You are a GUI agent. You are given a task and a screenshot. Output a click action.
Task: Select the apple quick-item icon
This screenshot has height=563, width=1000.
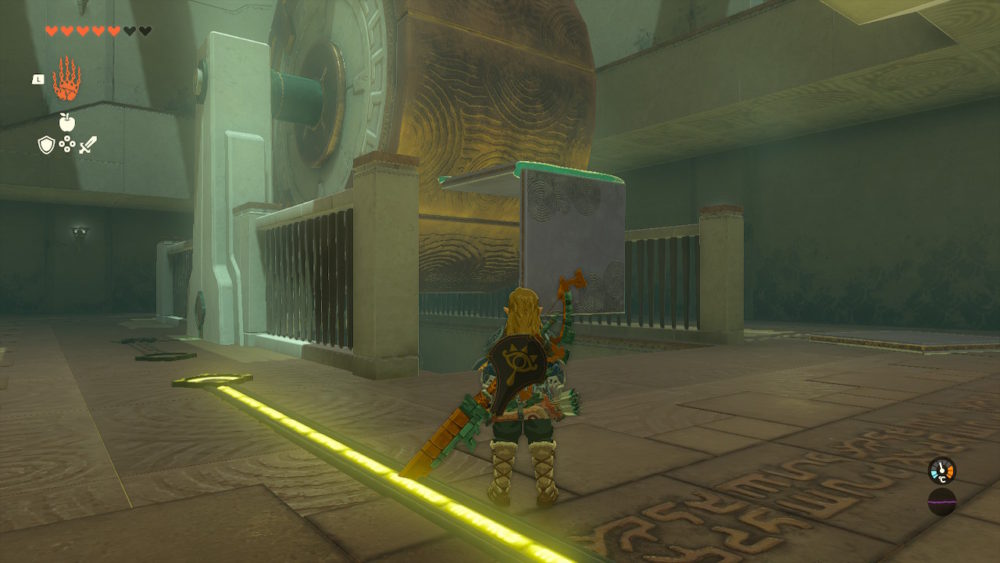click(67, 122)
